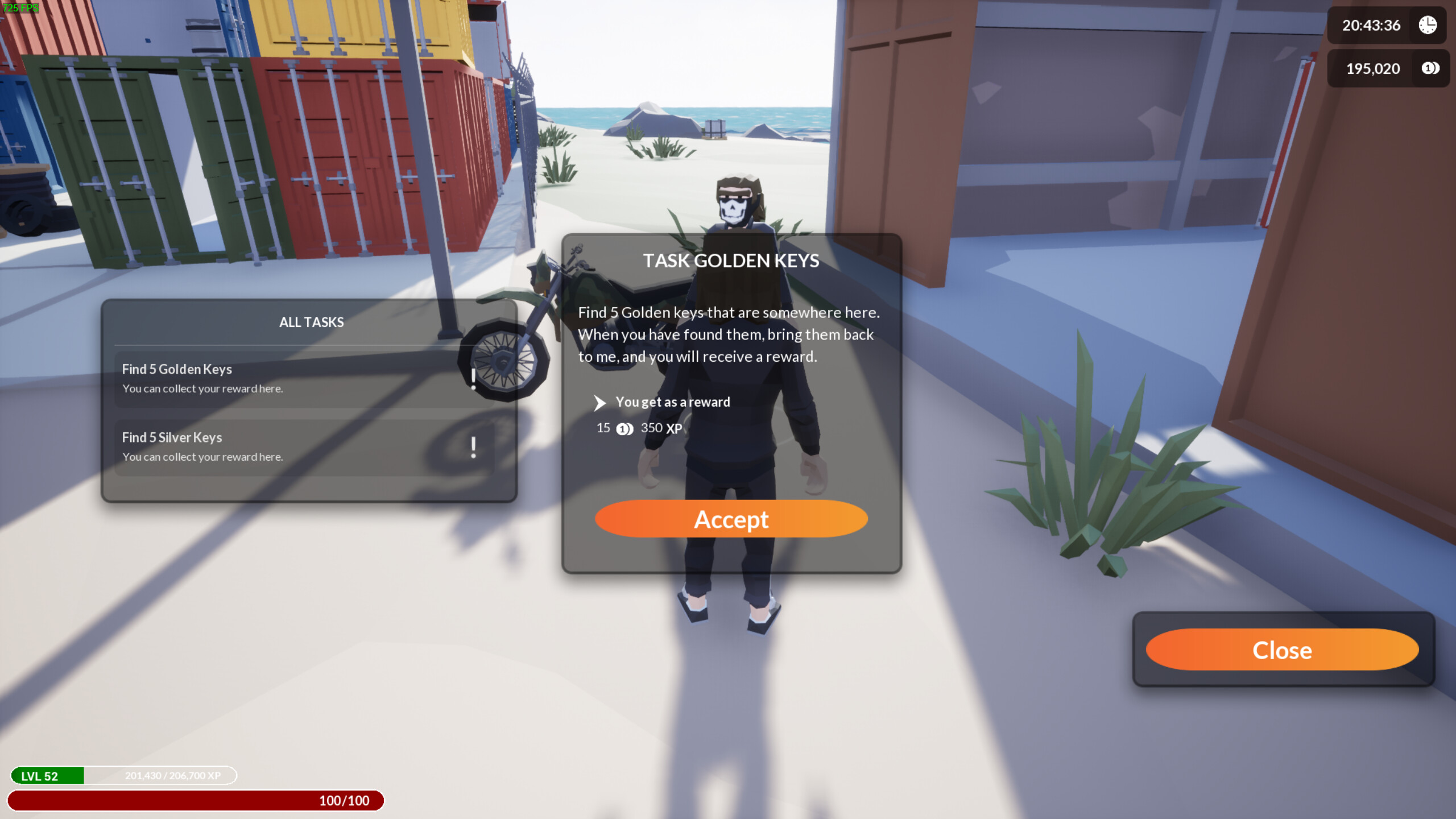Click the ALL TASKS panel header

311,321
